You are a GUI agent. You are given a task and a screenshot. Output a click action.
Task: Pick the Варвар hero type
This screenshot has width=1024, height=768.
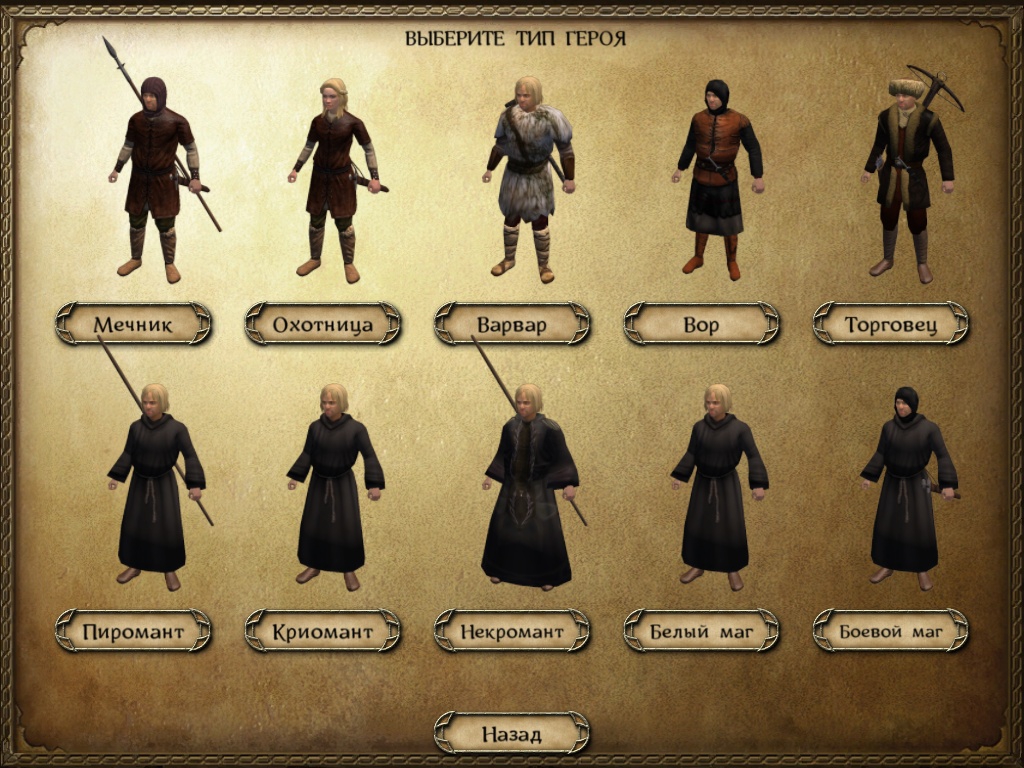(x=512, y=324)
